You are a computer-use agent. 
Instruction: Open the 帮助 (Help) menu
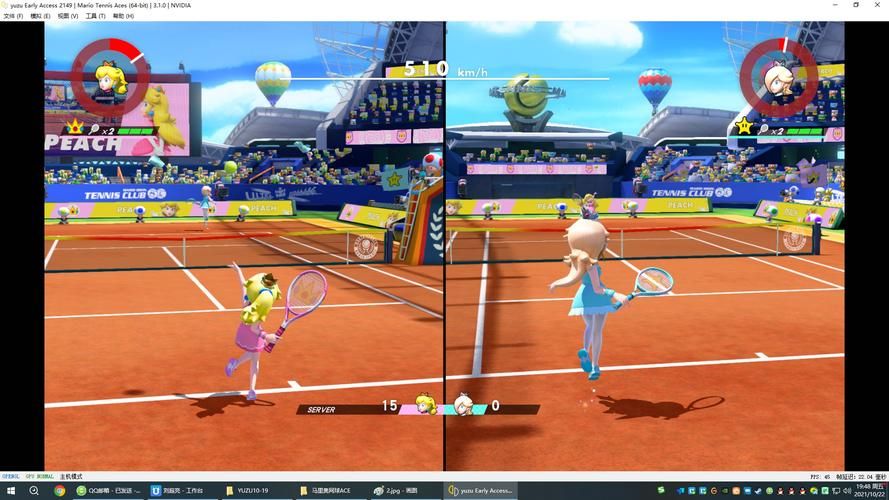coord(123,16)
